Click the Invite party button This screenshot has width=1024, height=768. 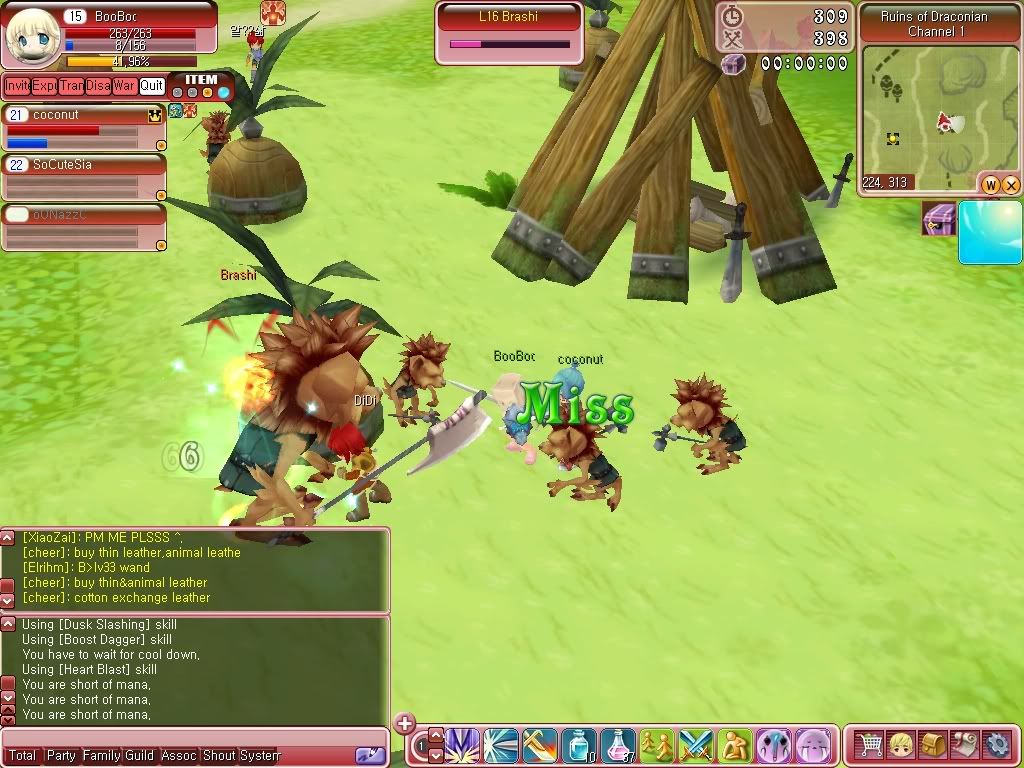pos(17,86)
